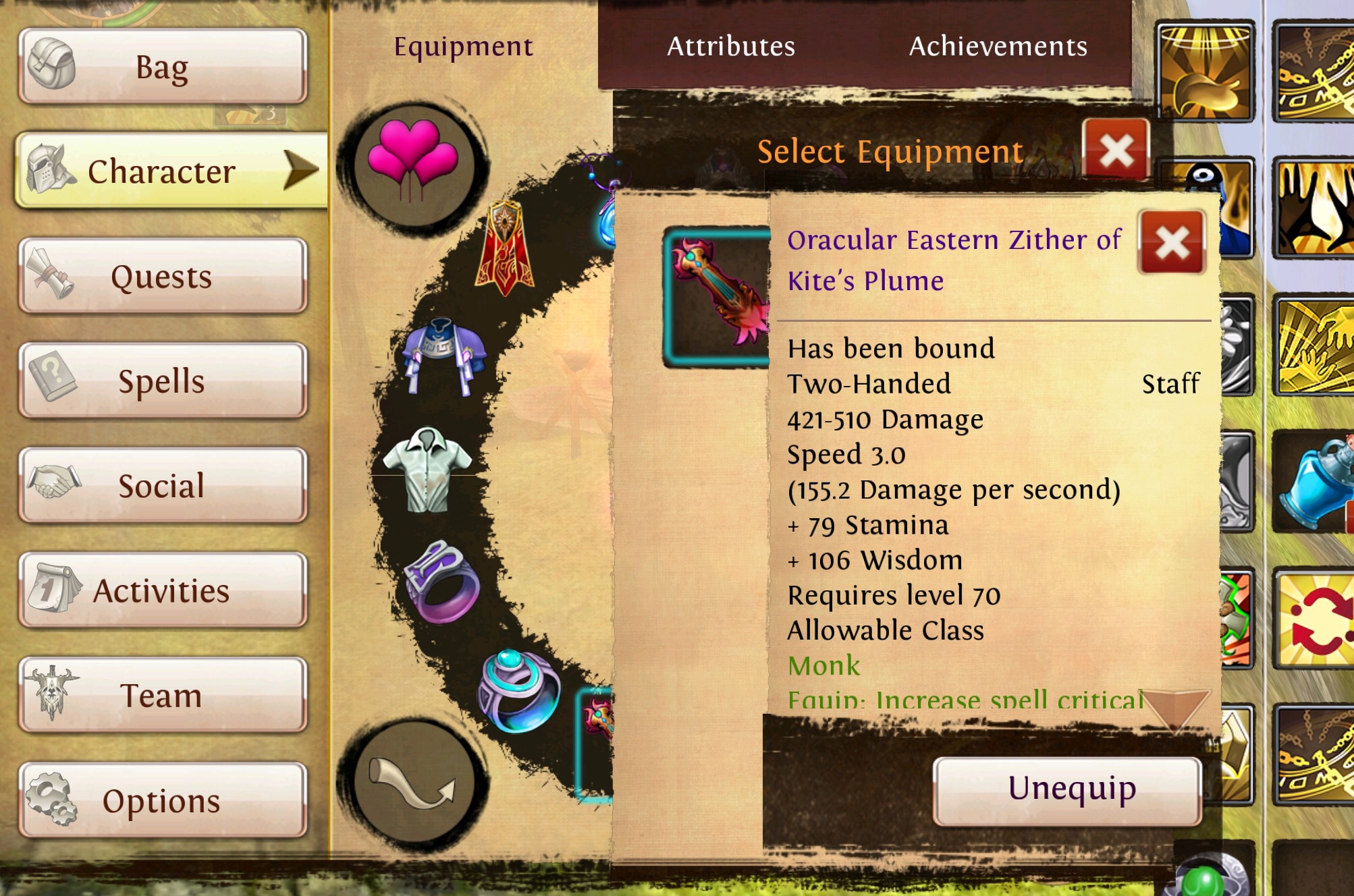Open the Social menu
Screen dimensions: 1354x896
click(x=163, y=486)
